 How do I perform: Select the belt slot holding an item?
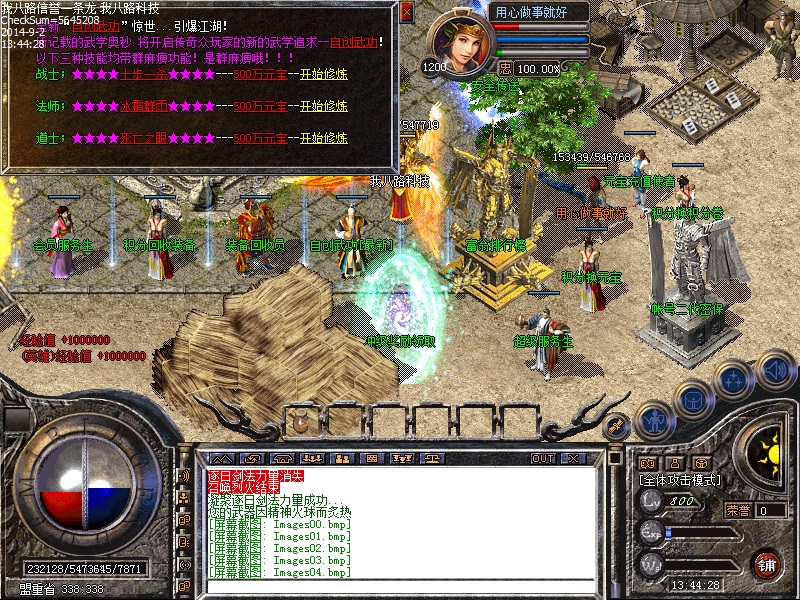click(x=299, y=419)
